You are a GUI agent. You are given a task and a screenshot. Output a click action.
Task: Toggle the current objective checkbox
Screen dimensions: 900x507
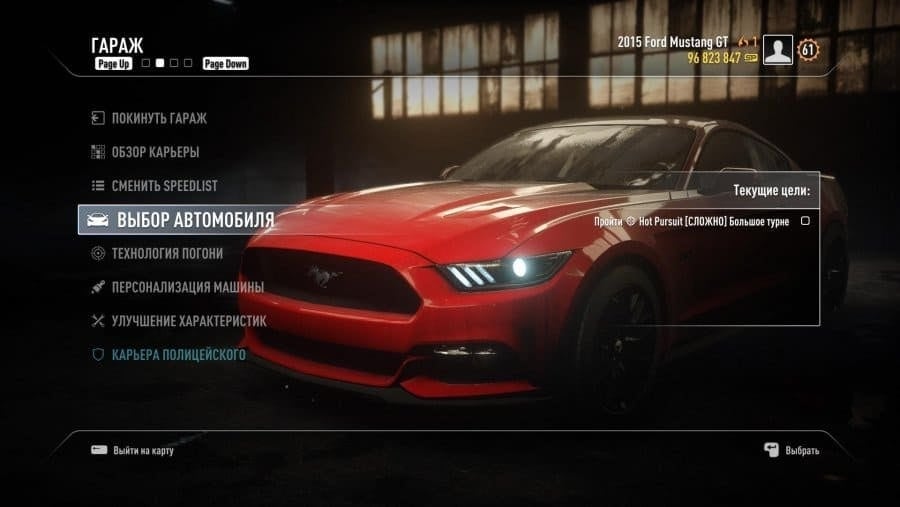(x=805, y=221)
